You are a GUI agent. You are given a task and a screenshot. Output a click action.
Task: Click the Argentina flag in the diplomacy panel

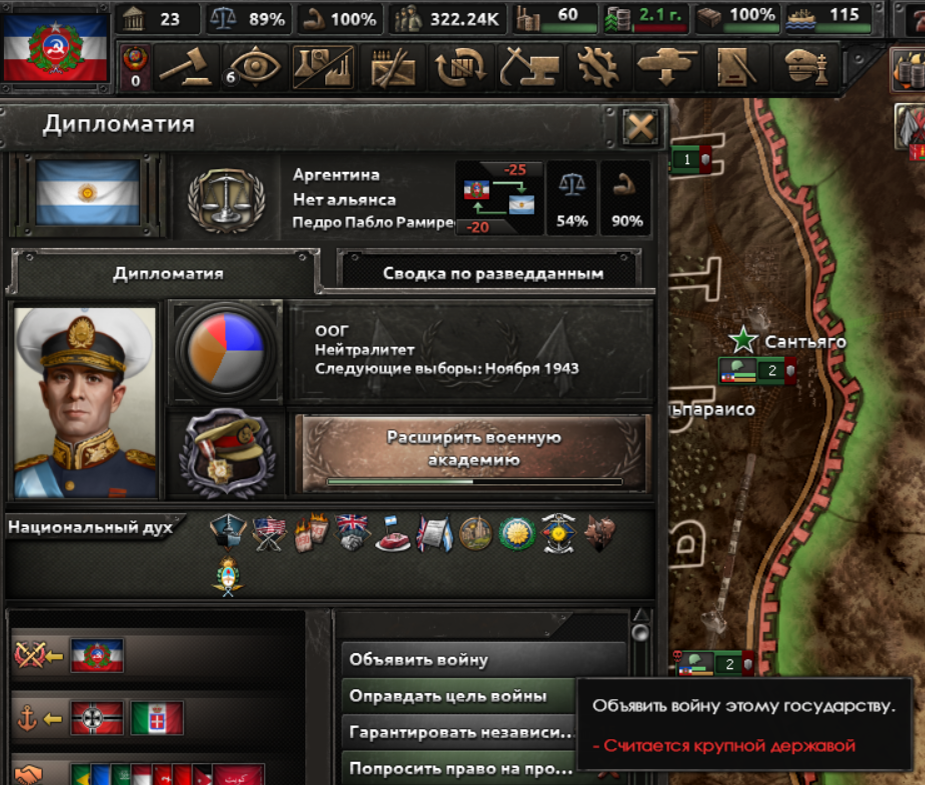87,193
